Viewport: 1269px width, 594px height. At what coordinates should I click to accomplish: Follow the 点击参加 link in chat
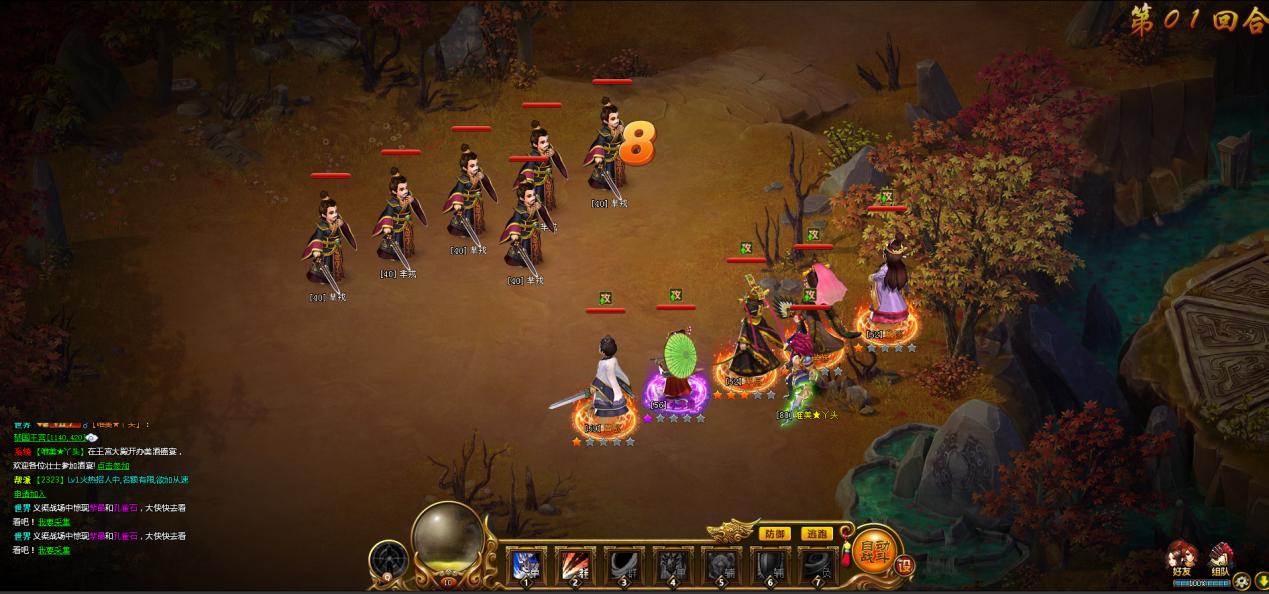click(113, 466)
